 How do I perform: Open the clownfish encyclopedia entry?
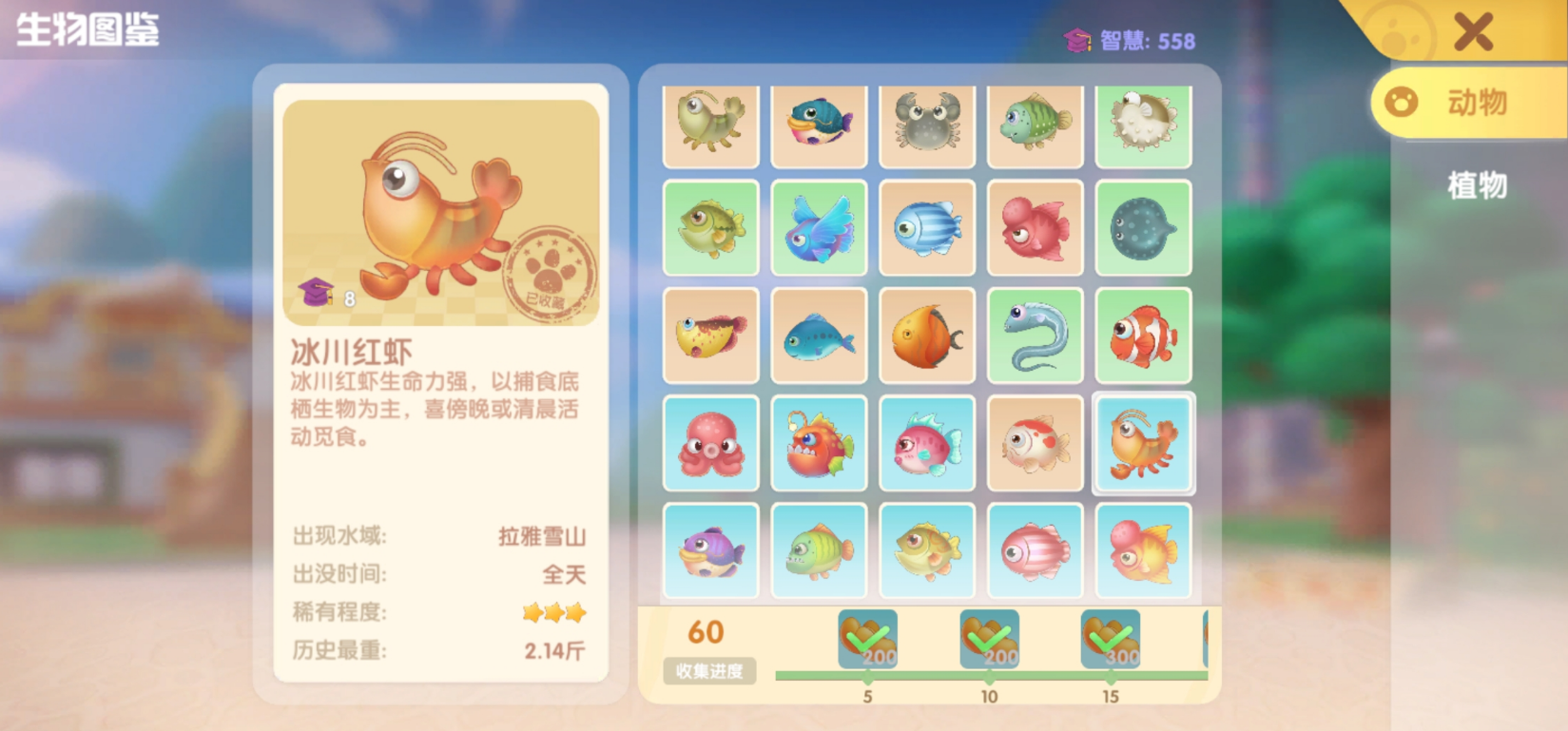pos(1143,336)
